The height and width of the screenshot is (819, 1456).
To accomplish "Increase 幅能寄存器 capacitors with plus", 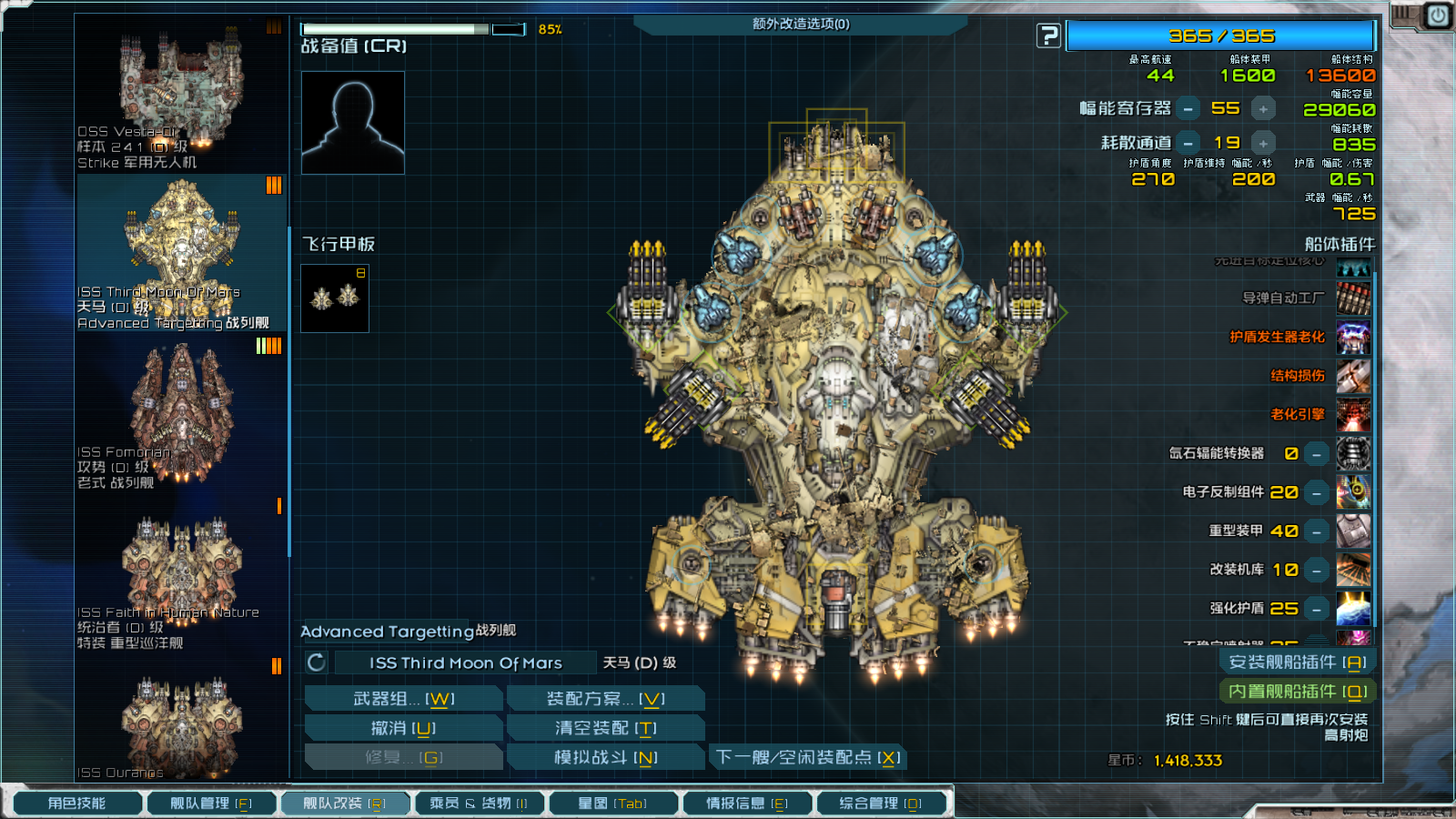I will click(x=1263, y=109).
